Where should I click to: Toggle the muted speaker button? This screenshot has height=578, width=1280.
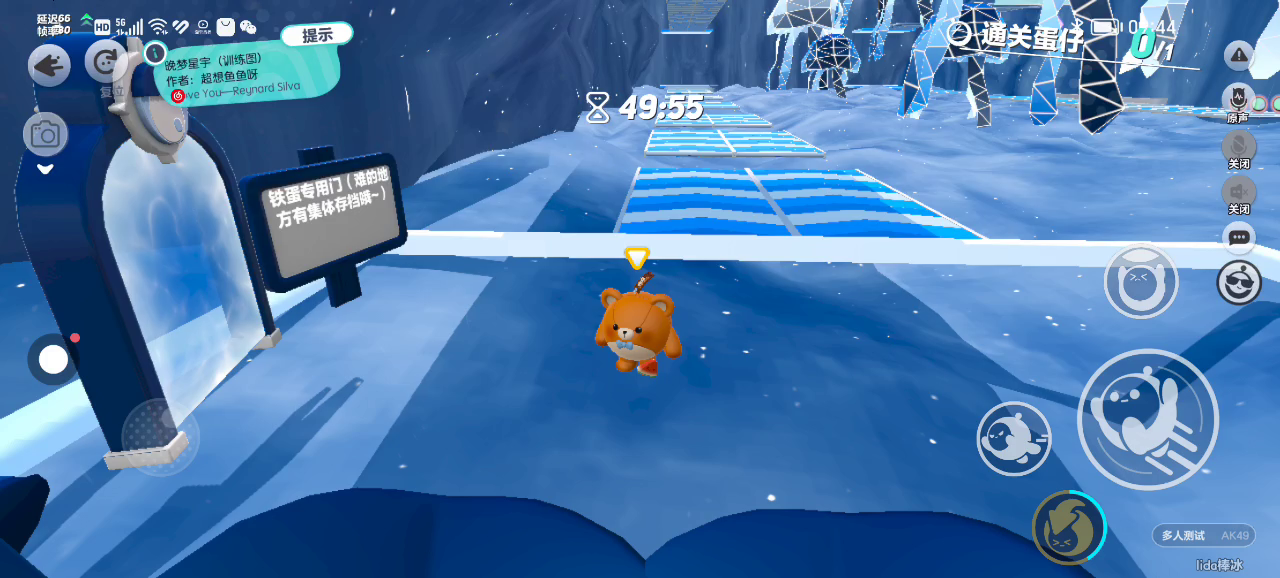tap(1239, 191)
